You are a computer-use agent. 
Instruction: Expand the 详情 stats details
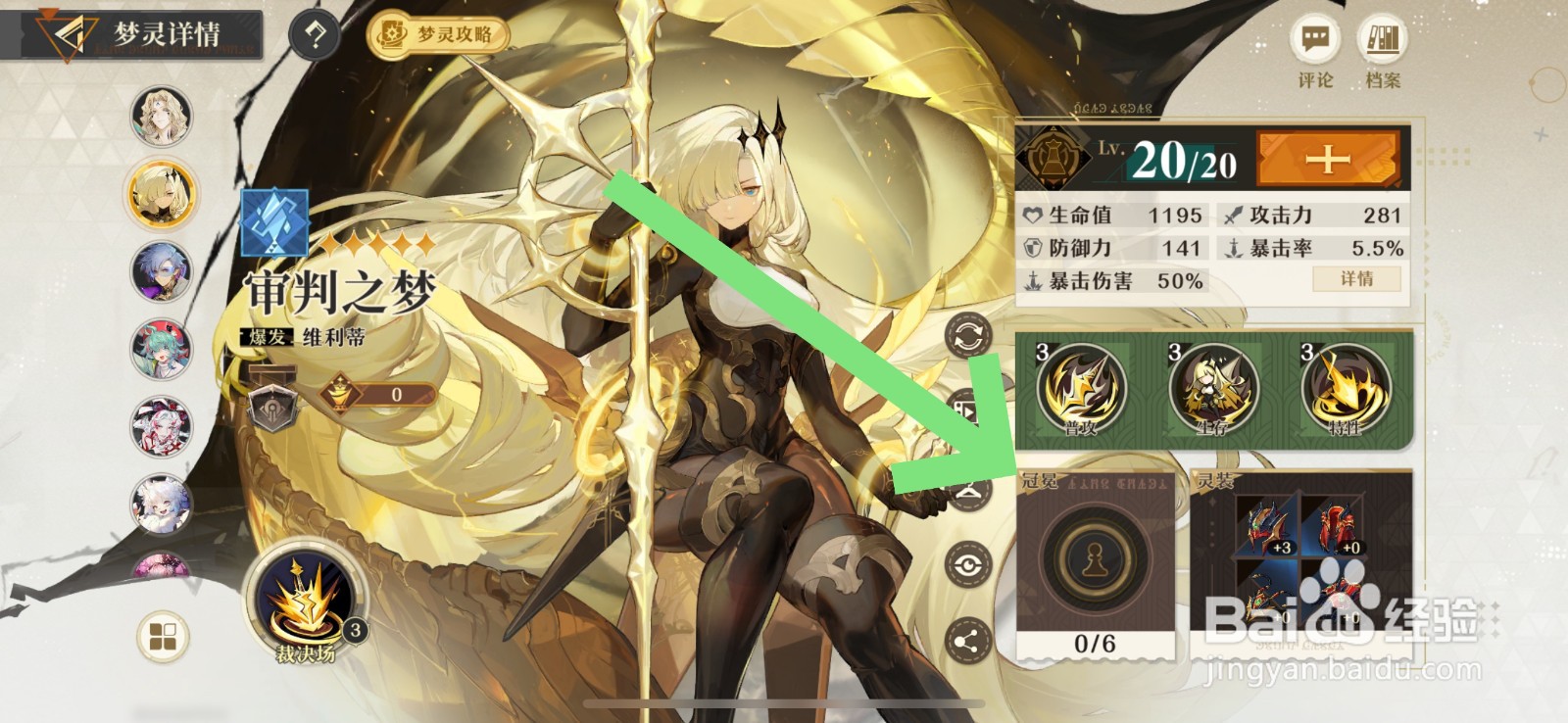tap(1356, 279)
